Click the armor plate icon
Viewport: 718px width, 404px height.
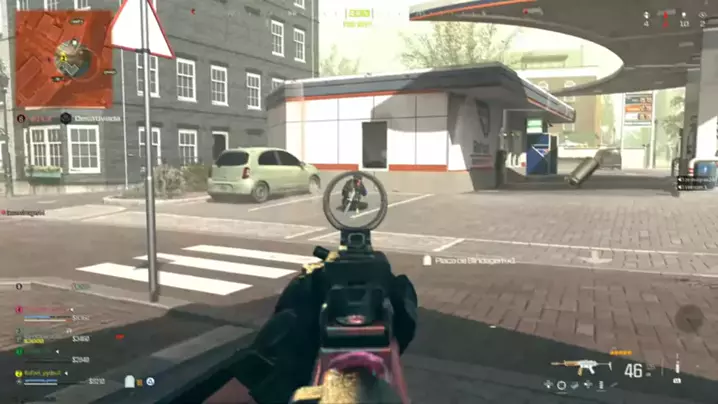(x=130, y=381)
